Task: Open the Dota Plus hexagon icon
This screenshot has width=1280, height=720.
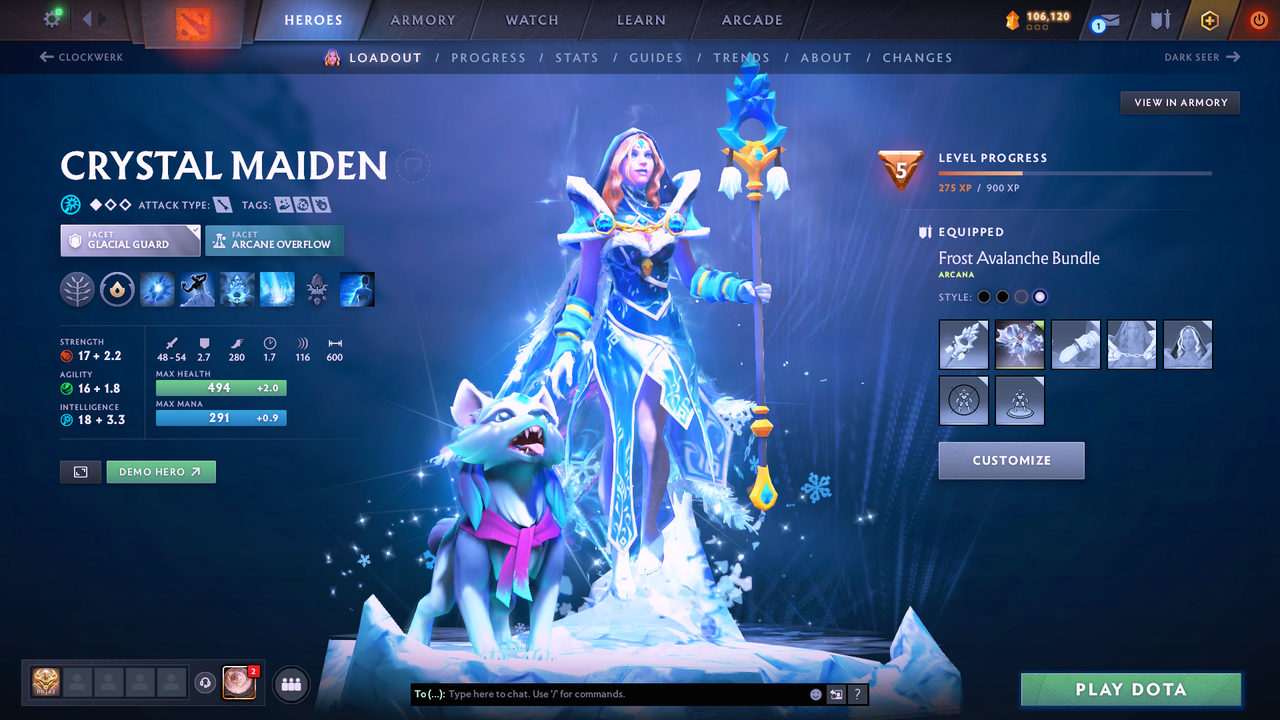Action: pyautogui.click(x=1209, y=19)
